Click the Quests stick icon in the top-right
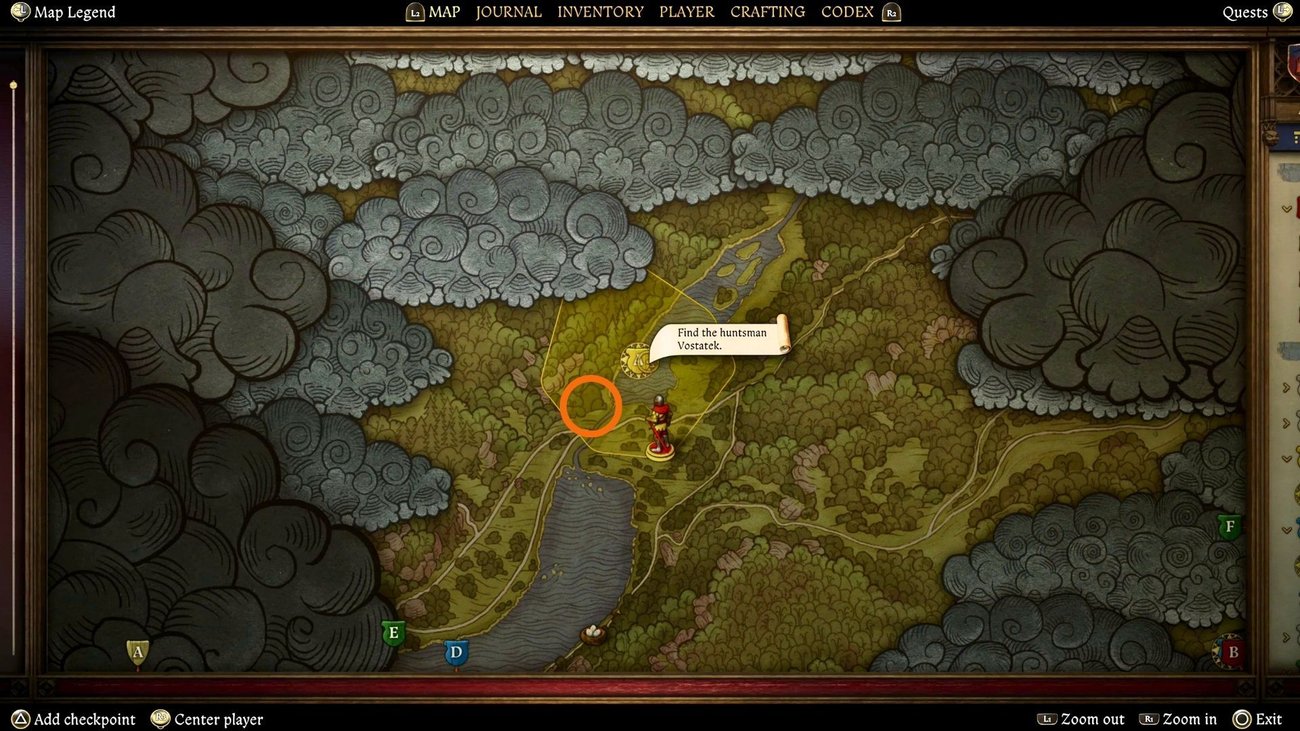1300x731 pixels. (1283, 11)
